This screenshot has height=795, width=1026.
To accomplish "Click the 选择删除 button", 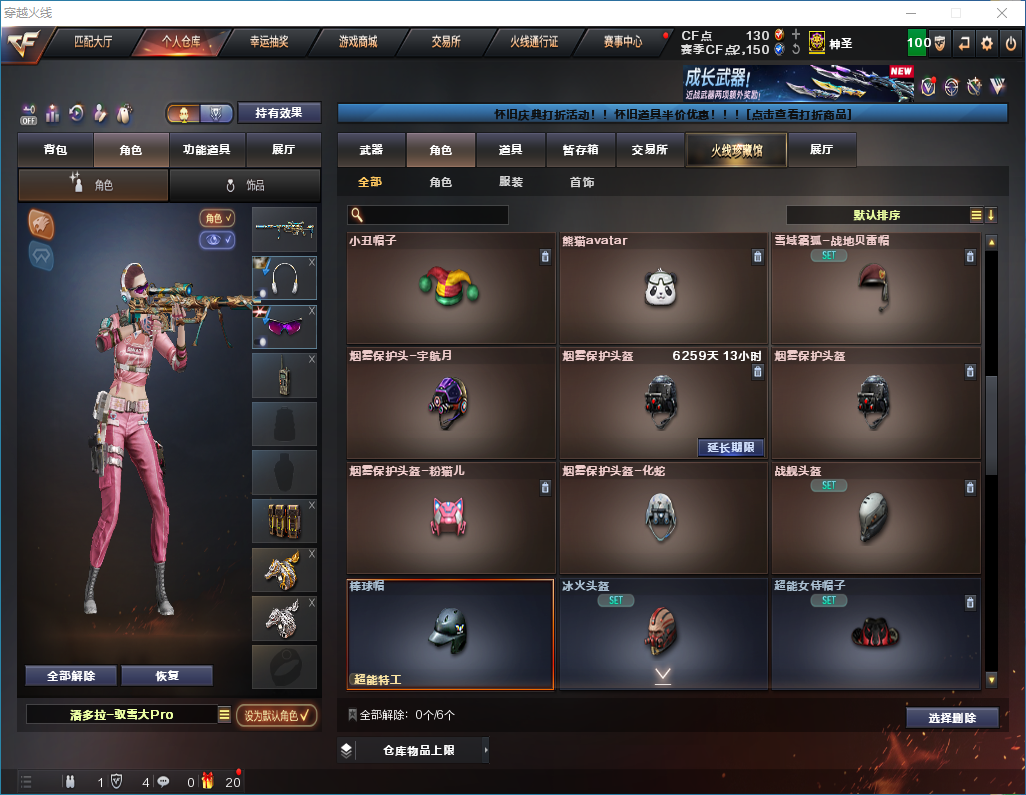I will [952, 718].
